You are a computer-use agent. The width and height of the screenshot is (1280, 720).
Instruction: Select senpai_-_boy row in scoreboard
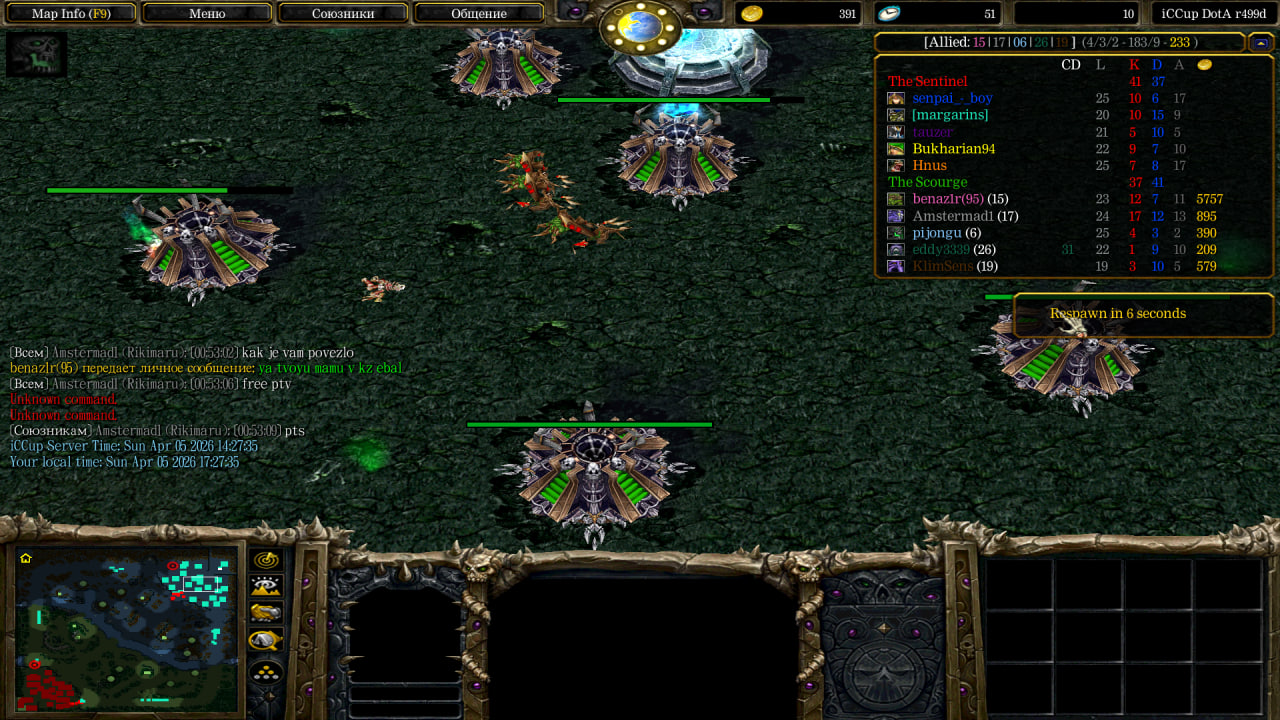(x=951, y=98)
